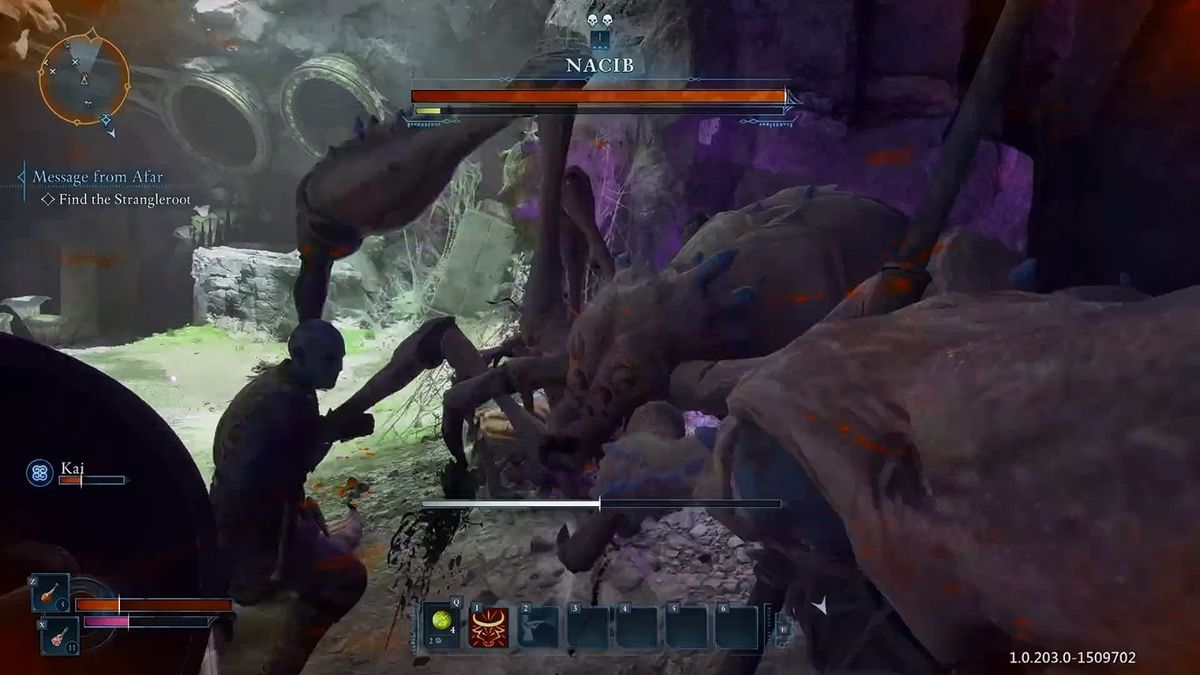Select the Message from Afar quest tracker
This screenshot has width=1200, height=675.
point(98,177)
